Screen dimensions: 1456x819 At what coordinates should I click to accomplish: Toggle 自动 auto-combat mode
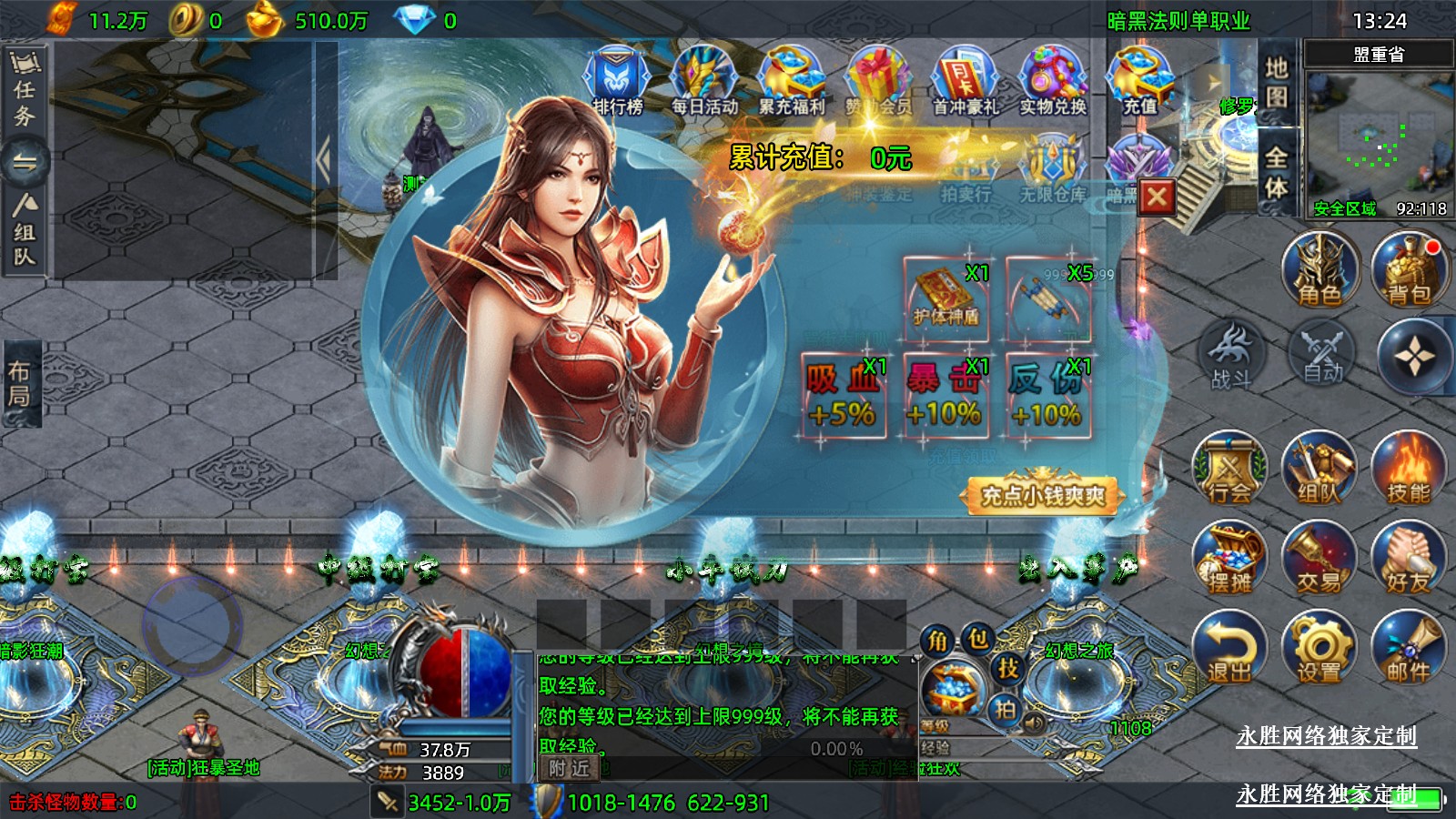click(1321, 355)
